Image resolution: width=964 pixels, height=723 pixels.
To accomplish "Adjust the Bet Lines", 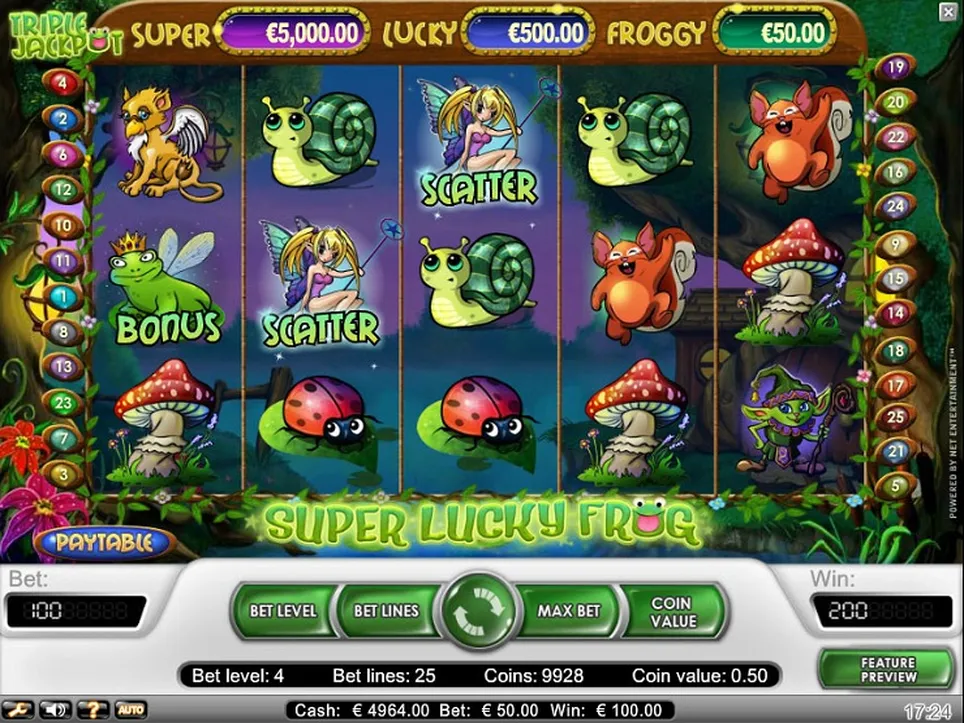I will 386,610.
